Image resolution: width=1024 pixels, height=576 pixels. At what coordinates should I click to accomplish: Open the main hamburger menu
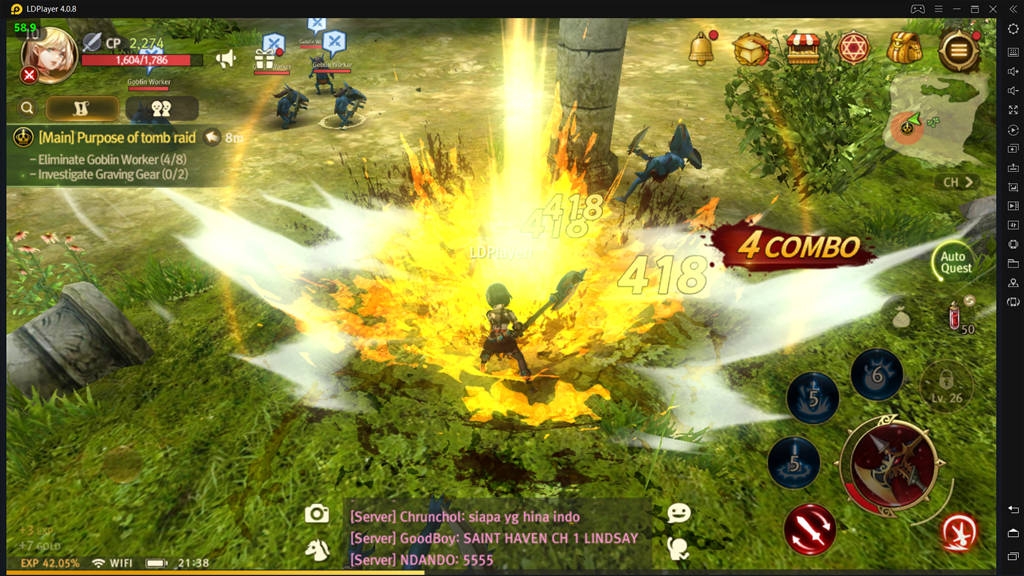[x=958, y=47]
